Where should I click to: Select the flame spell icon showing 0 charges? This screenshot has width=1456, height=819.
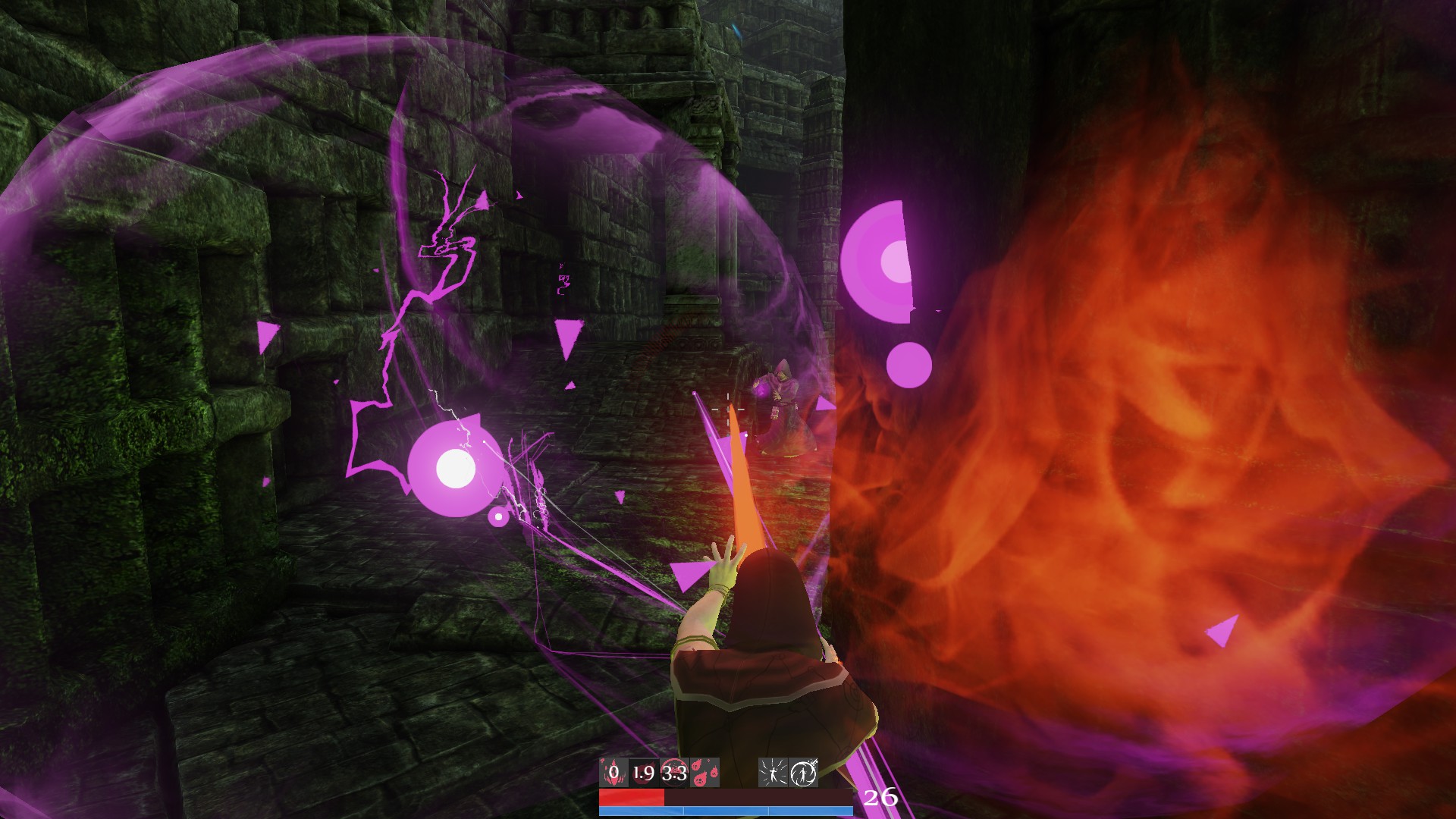click(614, 772)
